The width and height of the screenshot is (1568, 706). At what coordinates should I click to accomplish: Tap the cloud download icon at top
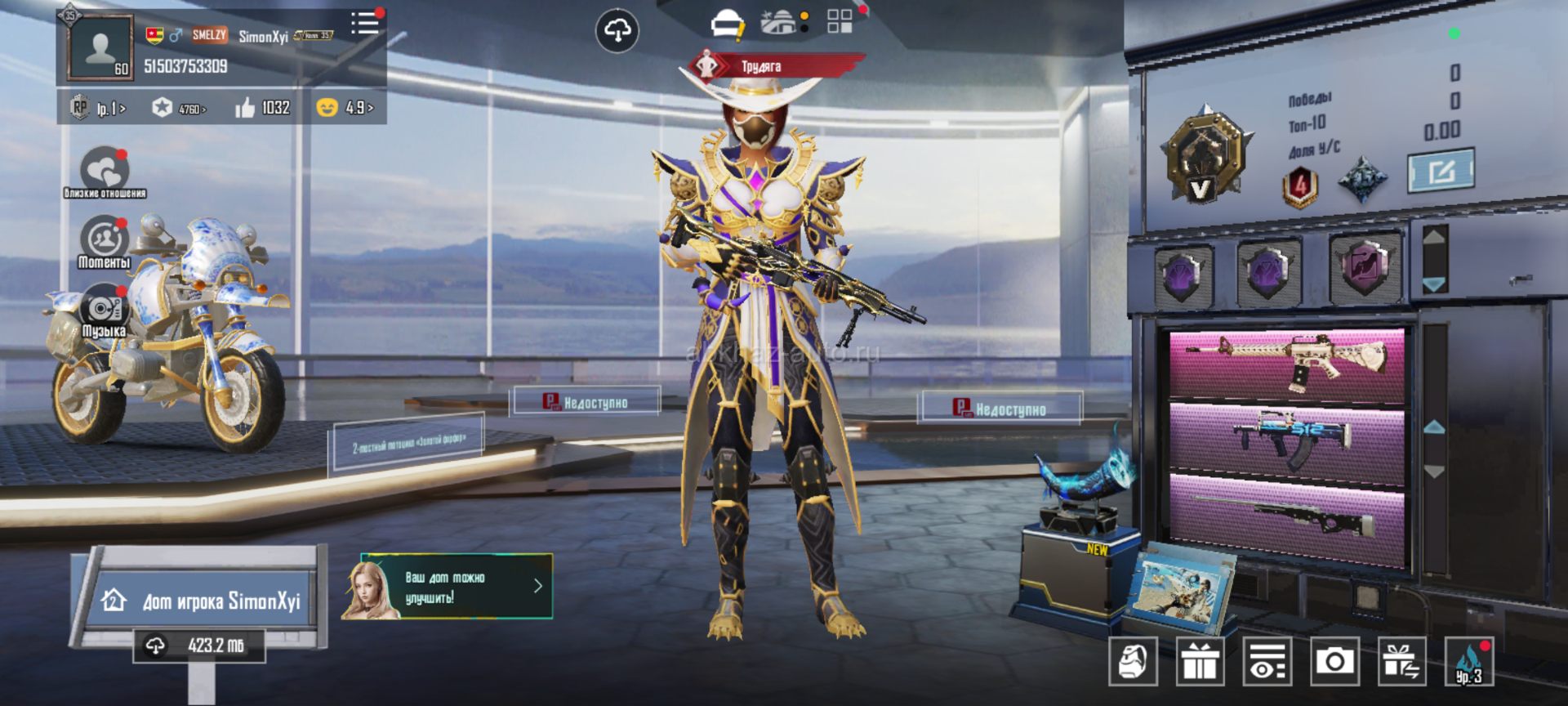[x=617, y=31]
